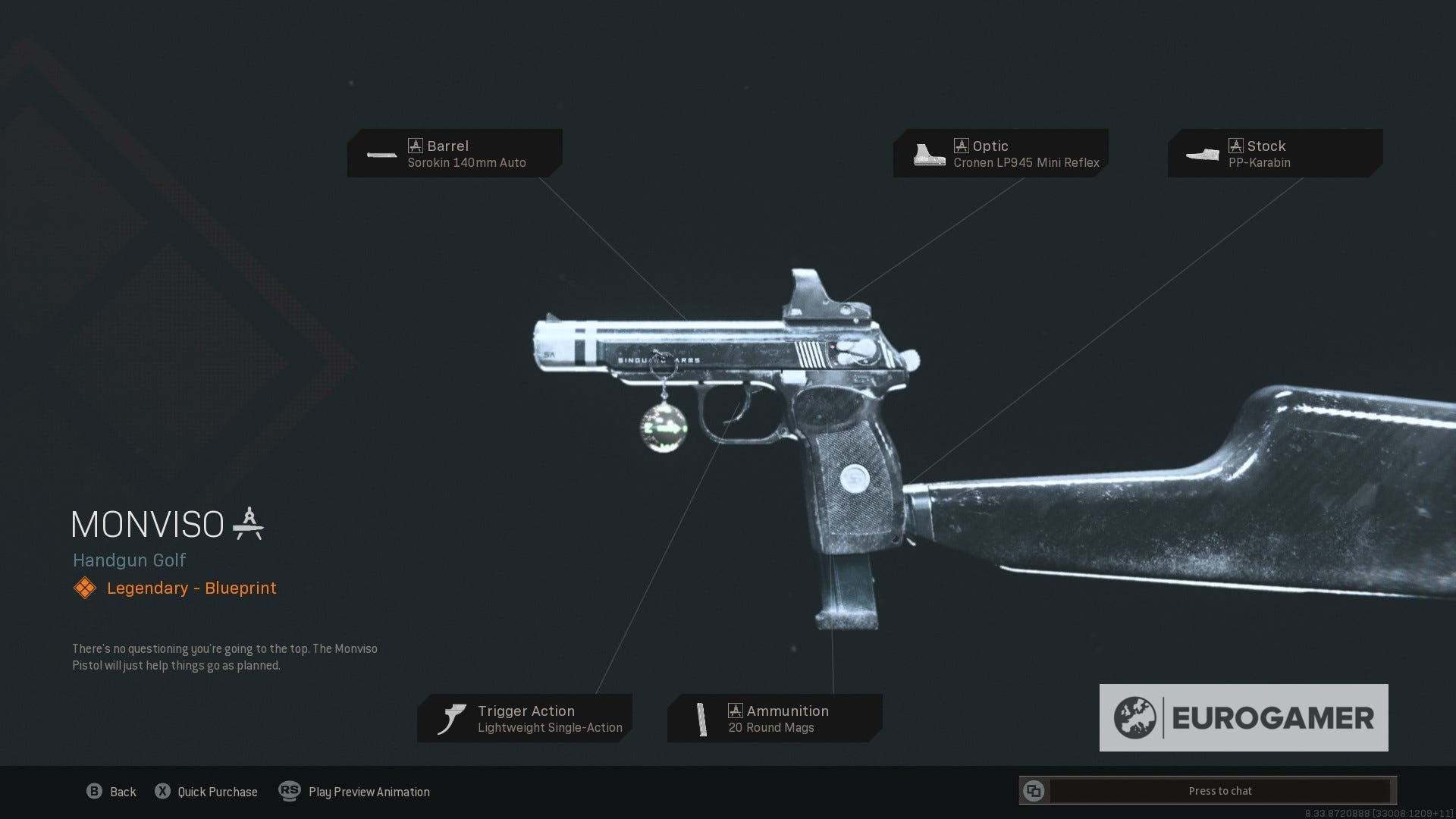Select the Barrel attachment icon

[x=381, y=154]
